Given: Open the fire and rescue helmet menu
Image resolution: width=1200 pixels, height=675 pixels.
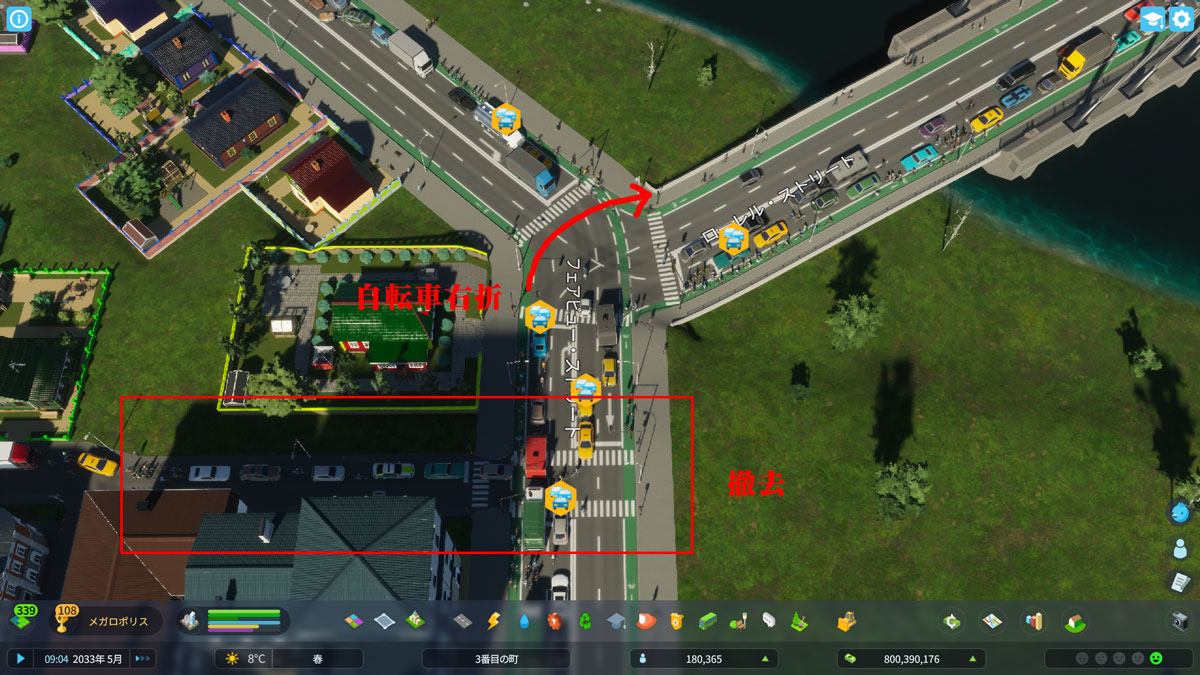Looking at the screenshot, I should click(x=646, y=621).
